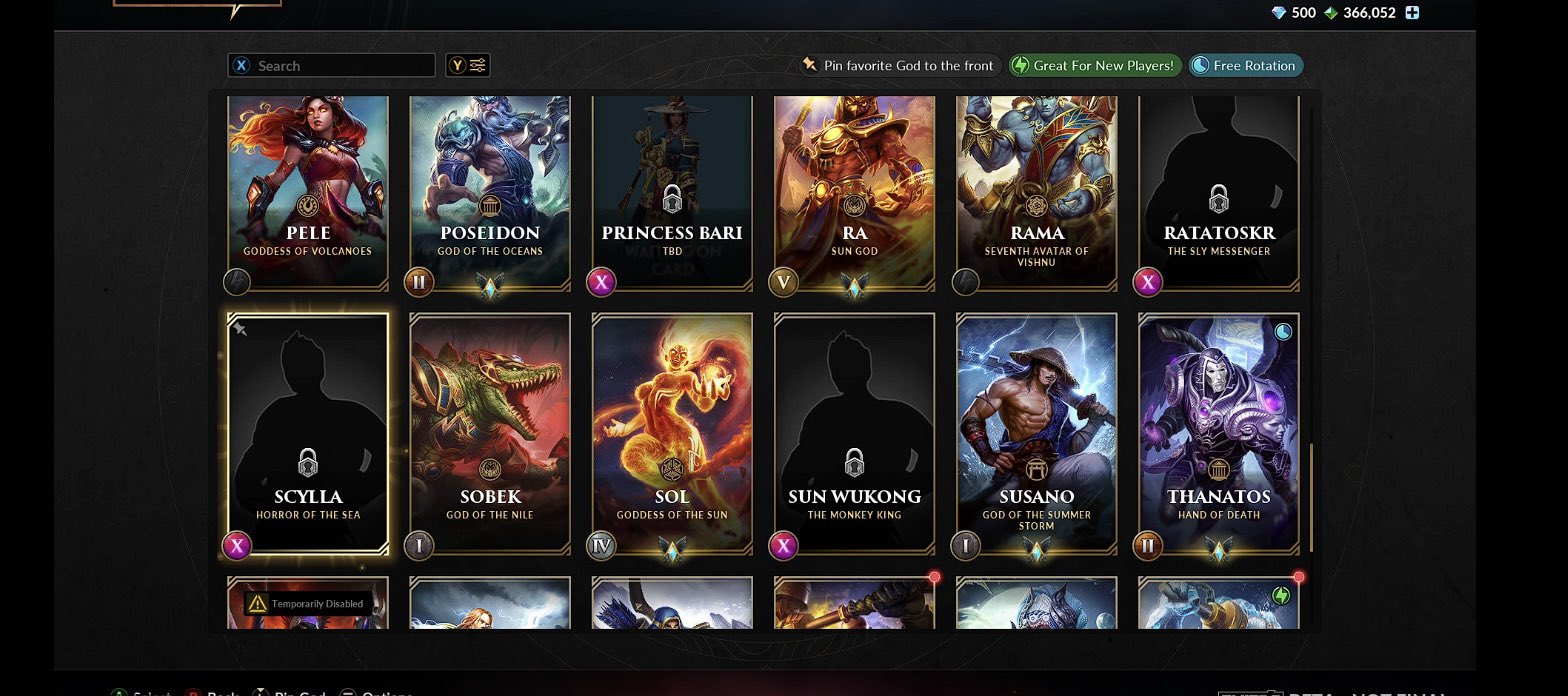
Task: Click the blue plus to add currency
Action: pos(1412,13)
